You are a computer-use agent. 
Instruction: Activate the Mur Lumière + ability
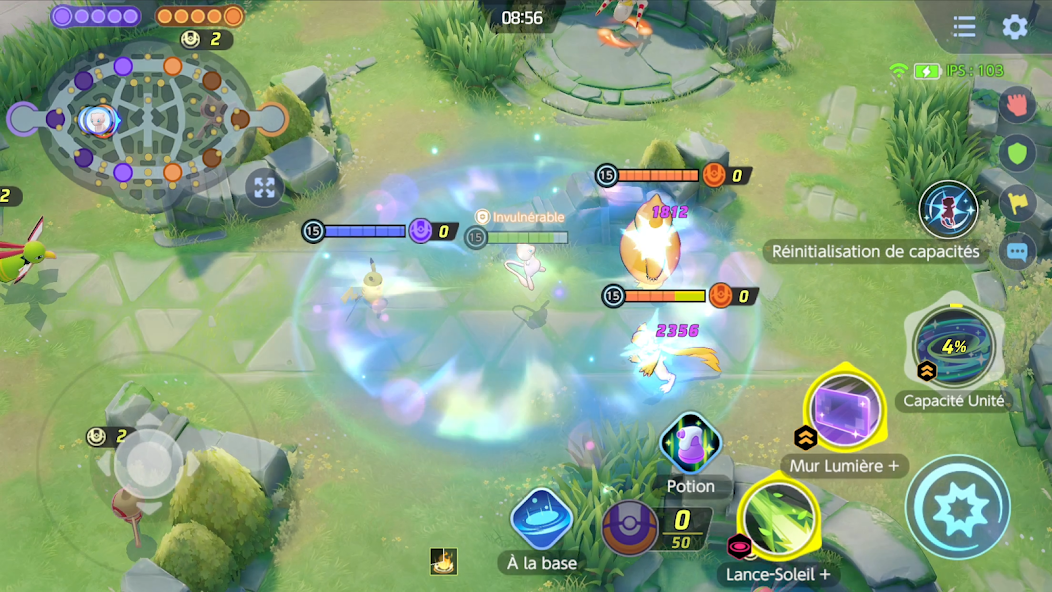pos(843,410)
